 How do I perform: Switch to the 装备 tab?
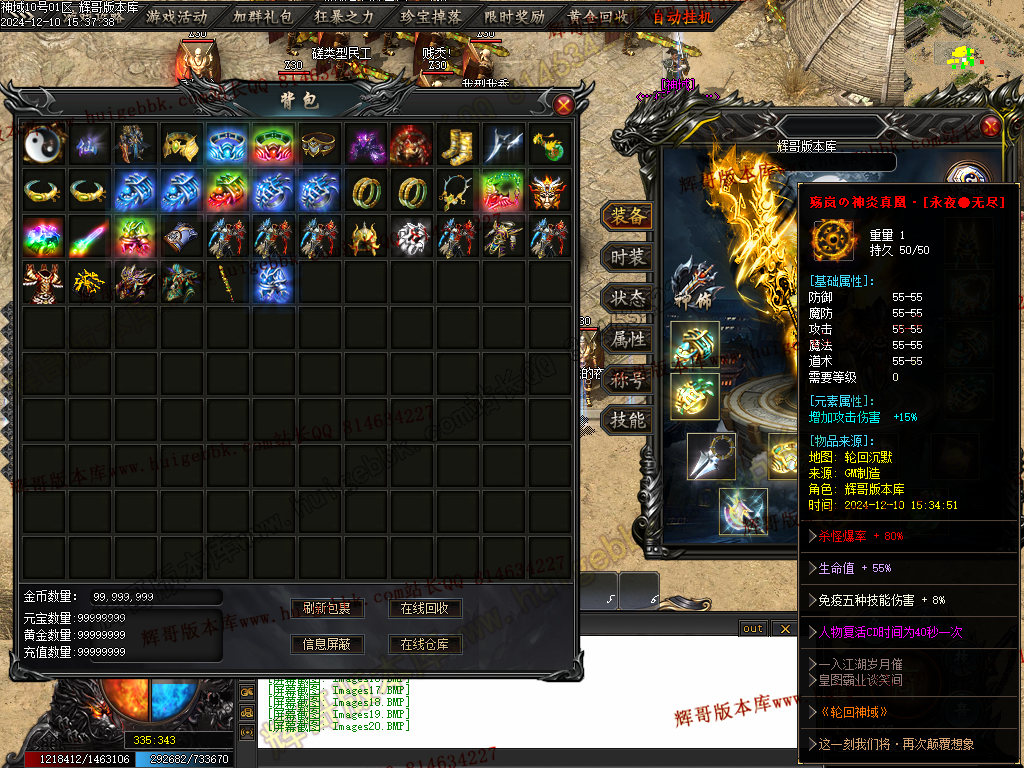tap(628, 216)
